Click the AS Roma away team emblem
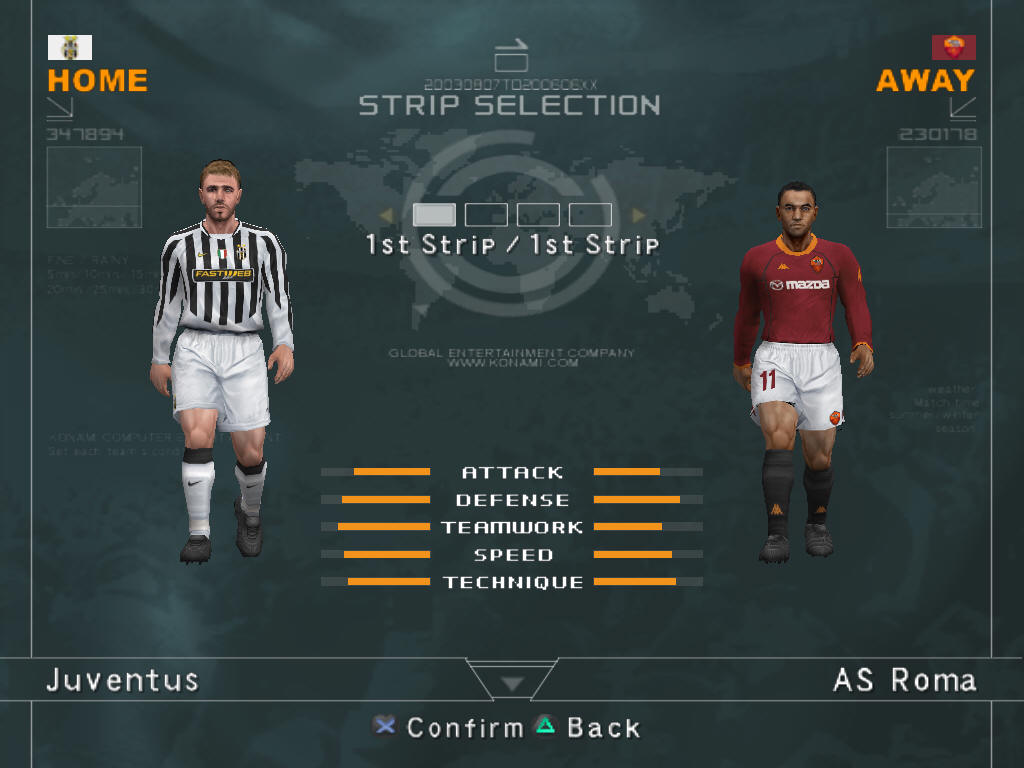Viewport: 1024px width, 768px height. [953, 47]
